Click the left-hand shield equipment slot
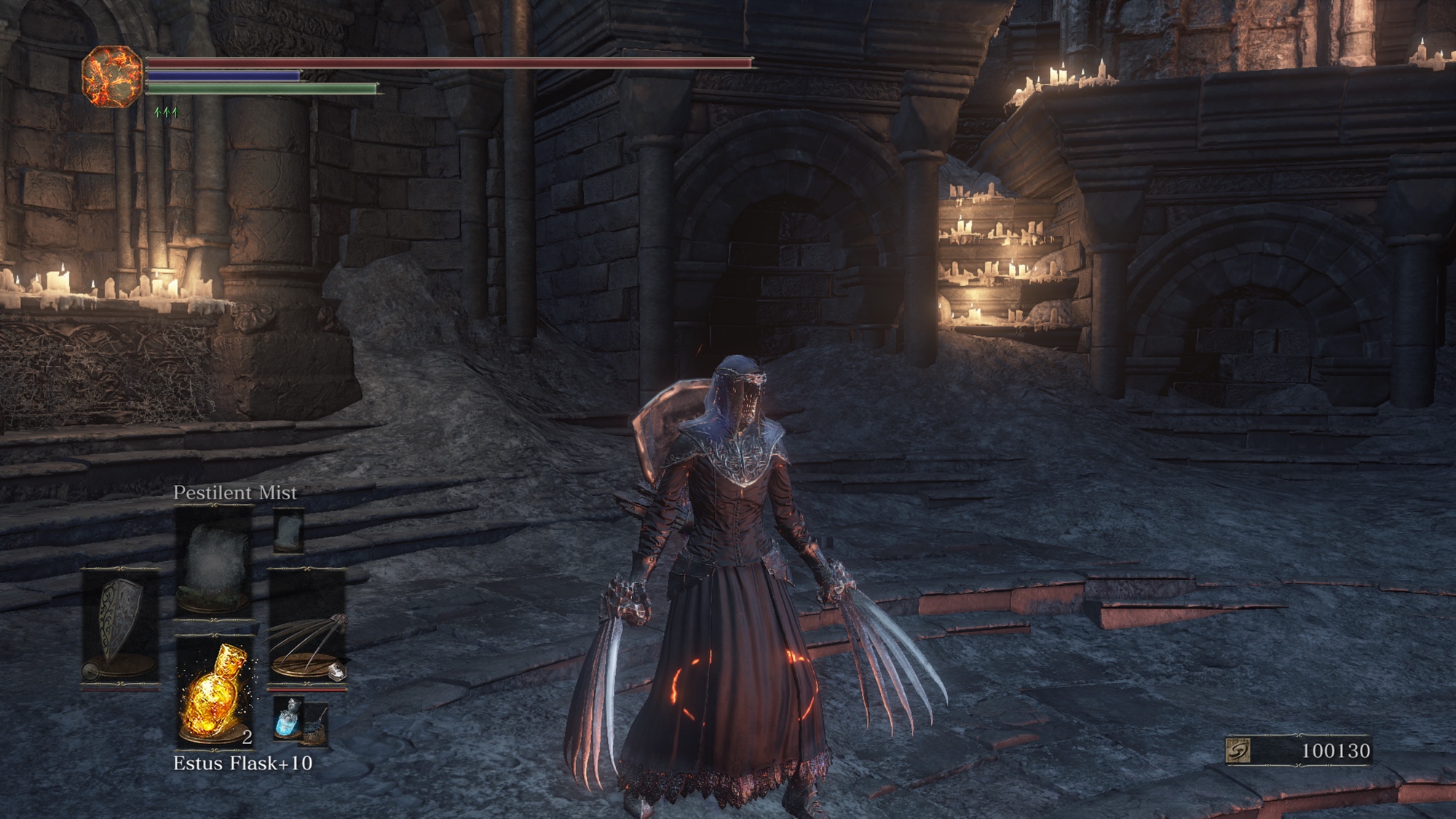This screenshot has width=1456, height=819. 120,626
